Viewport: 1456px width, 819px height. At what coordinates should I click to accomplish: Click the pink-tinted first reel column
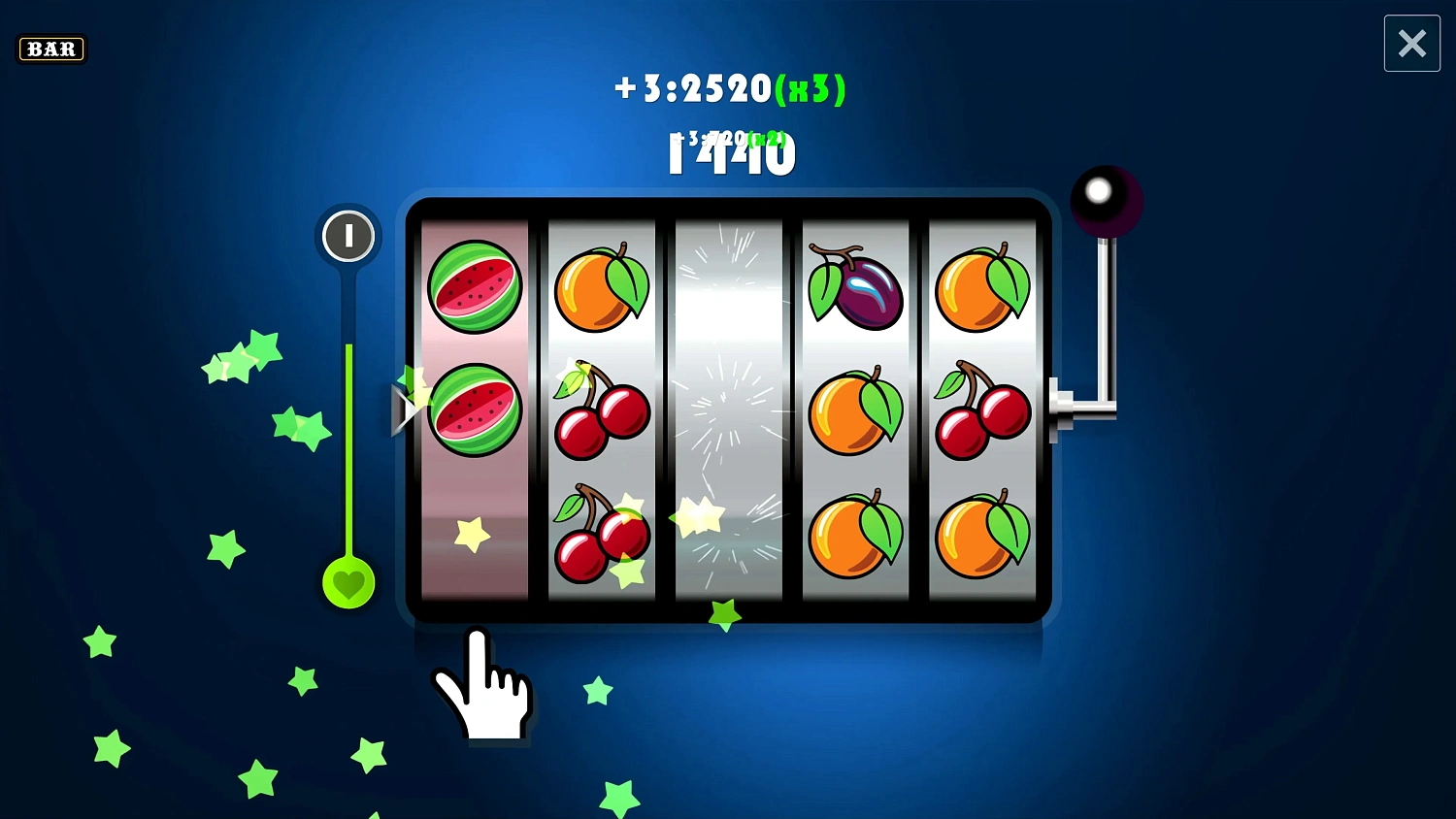(475, 408)
